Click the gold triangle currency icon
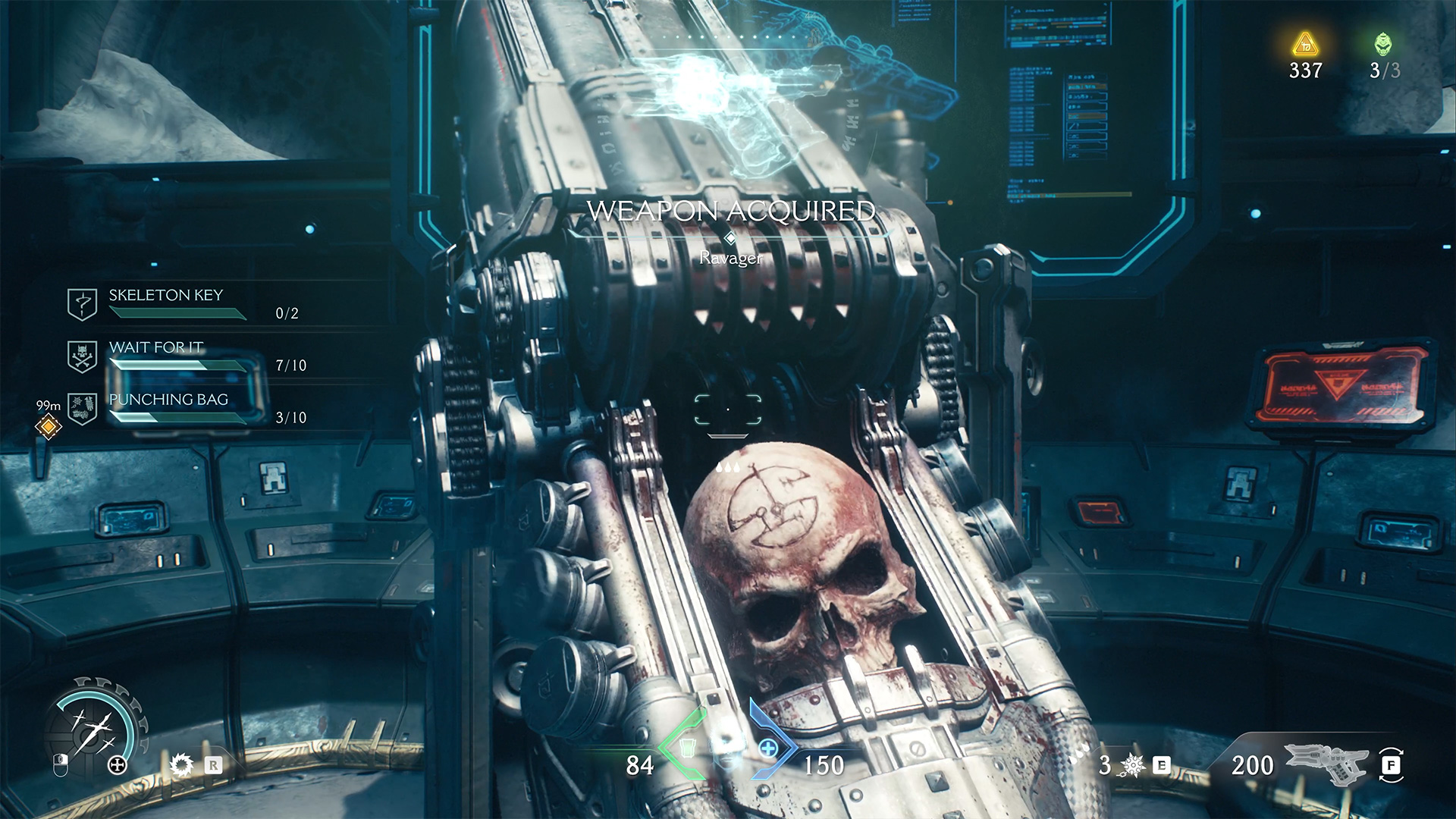 pyautogui.click(x=1305, y=45)
